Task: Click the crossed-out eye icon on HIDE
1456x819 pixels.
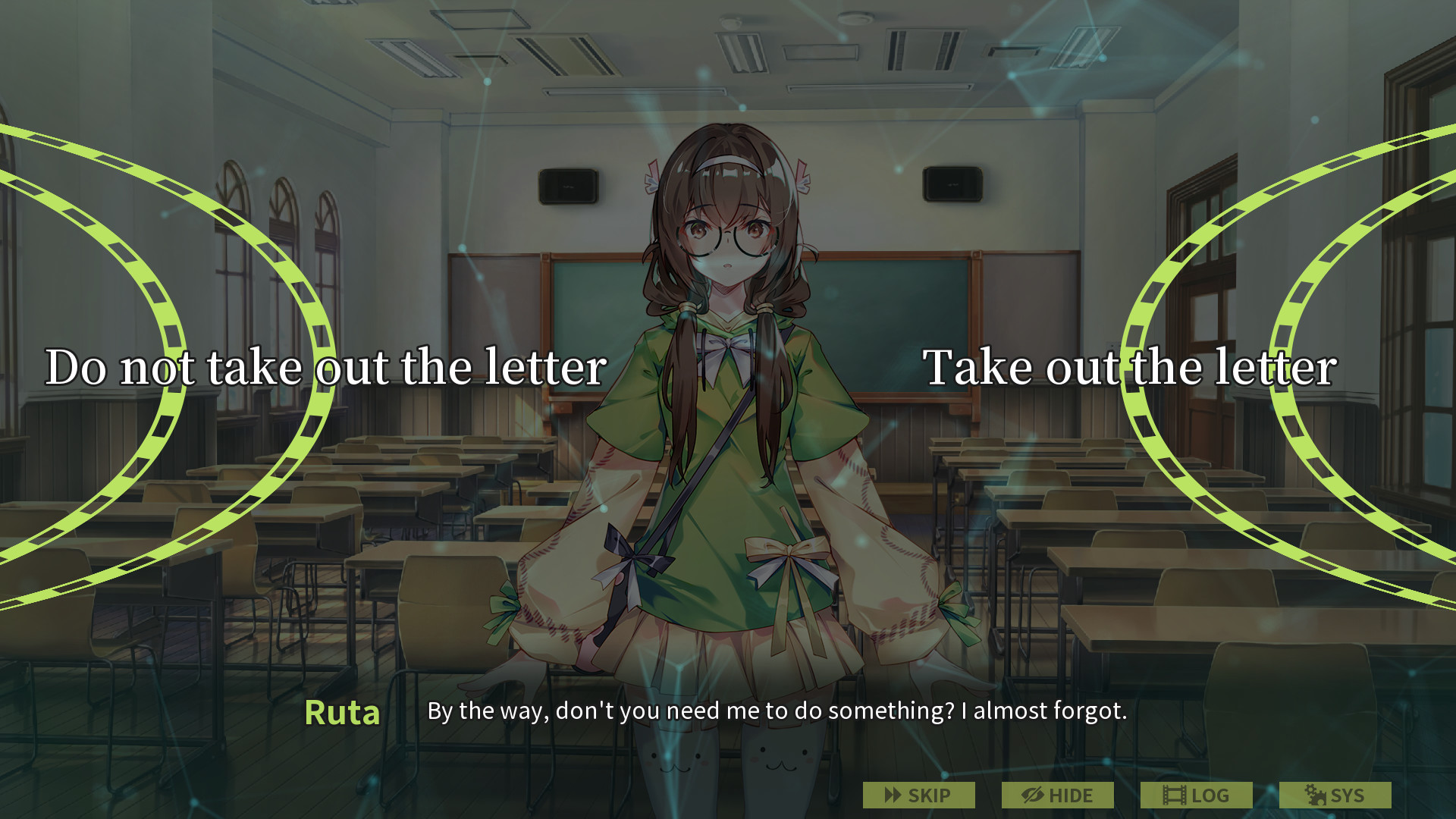Action: pos(1031,795)
